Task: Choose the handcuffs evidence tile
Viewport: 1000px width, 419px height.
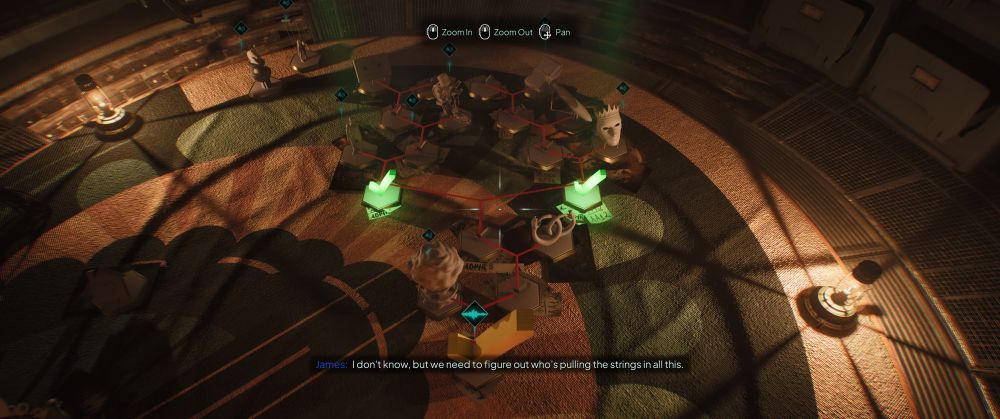Action: (x=549, y=232)
